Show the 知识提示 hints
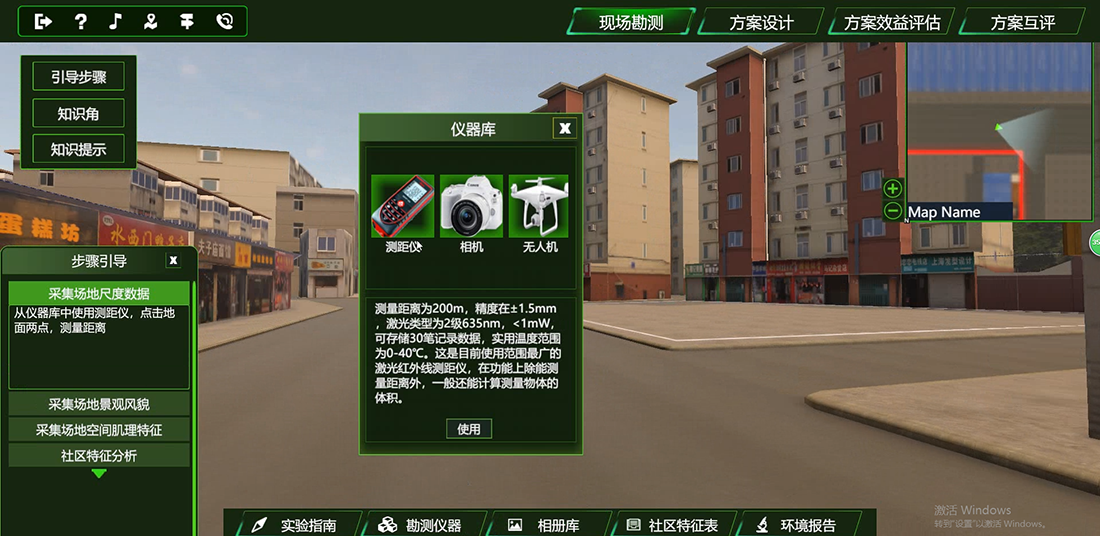1100x536 pixels. [x=78, y=150]
